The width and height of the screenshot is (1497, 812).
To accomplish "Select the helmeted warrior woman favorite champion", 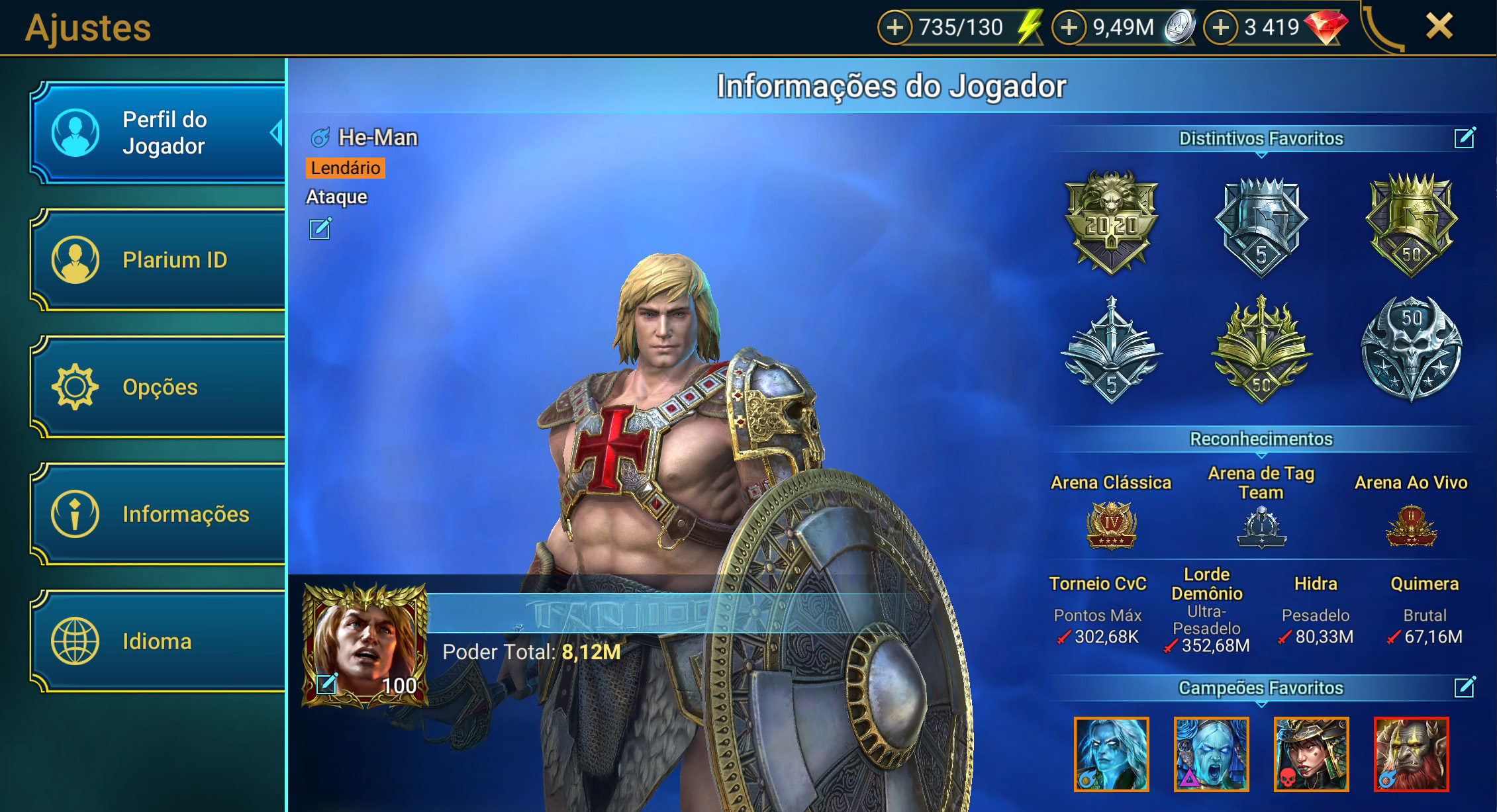I will (1311, 754).
